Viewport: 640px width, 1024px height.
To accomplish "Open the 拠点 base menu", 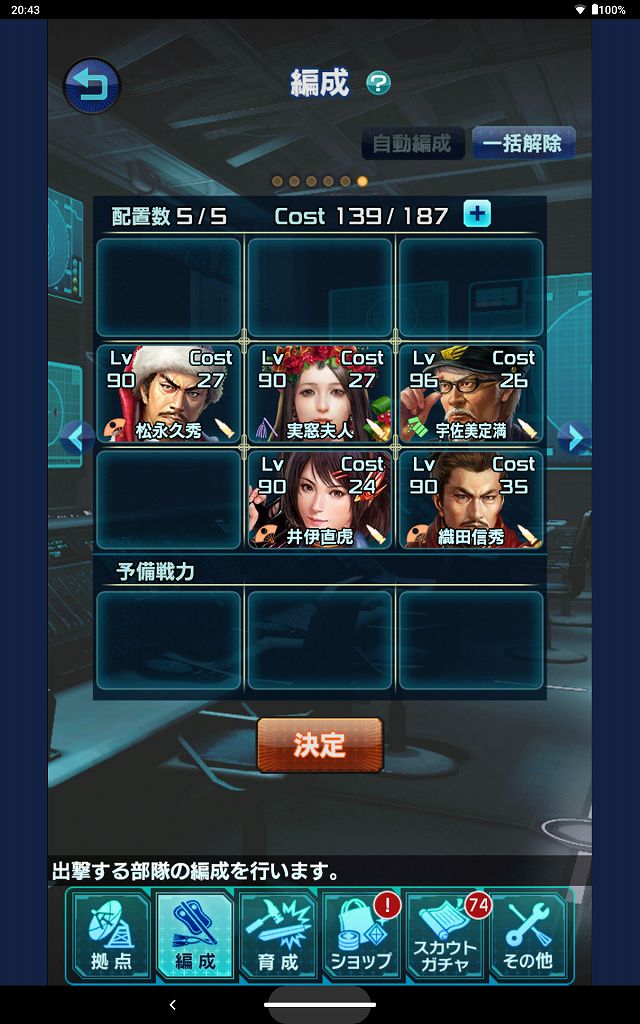I will 111,935.
